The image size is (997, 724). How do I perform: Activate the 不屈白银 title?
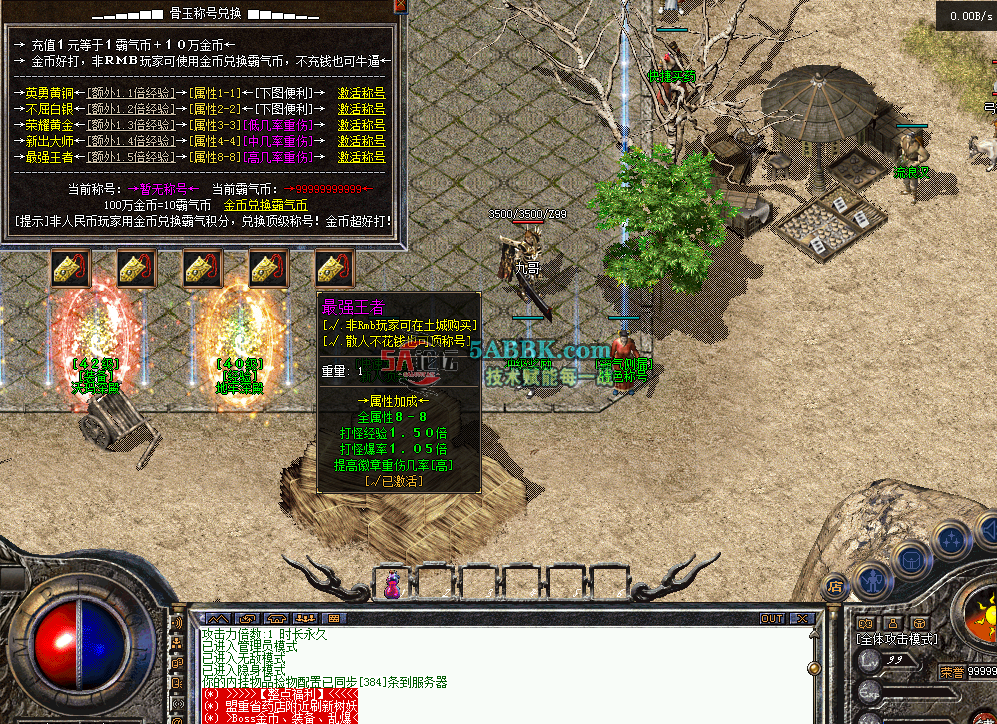[x=361, y=109]
